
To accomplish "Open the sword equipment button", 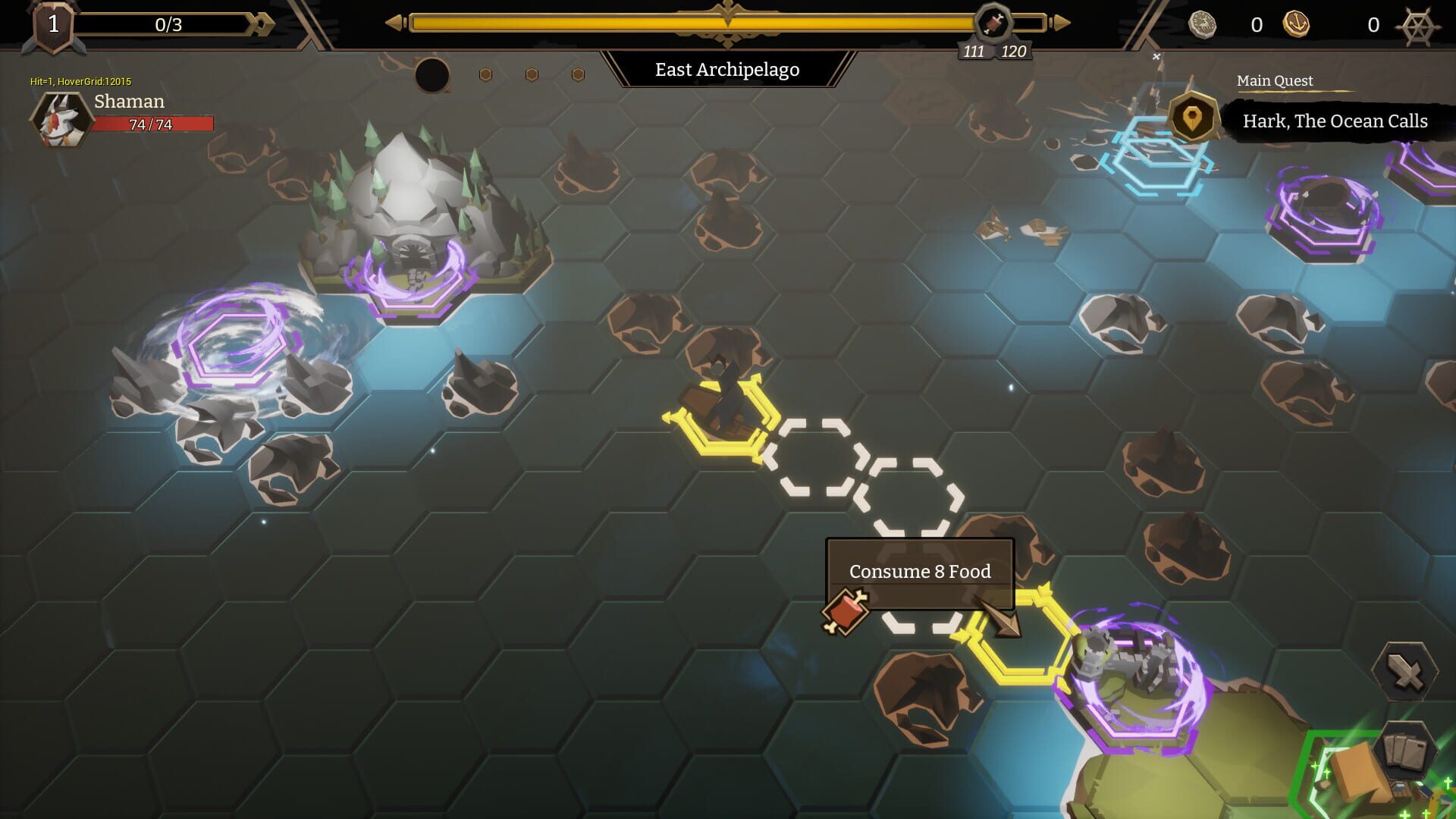I will point(1405,671).
